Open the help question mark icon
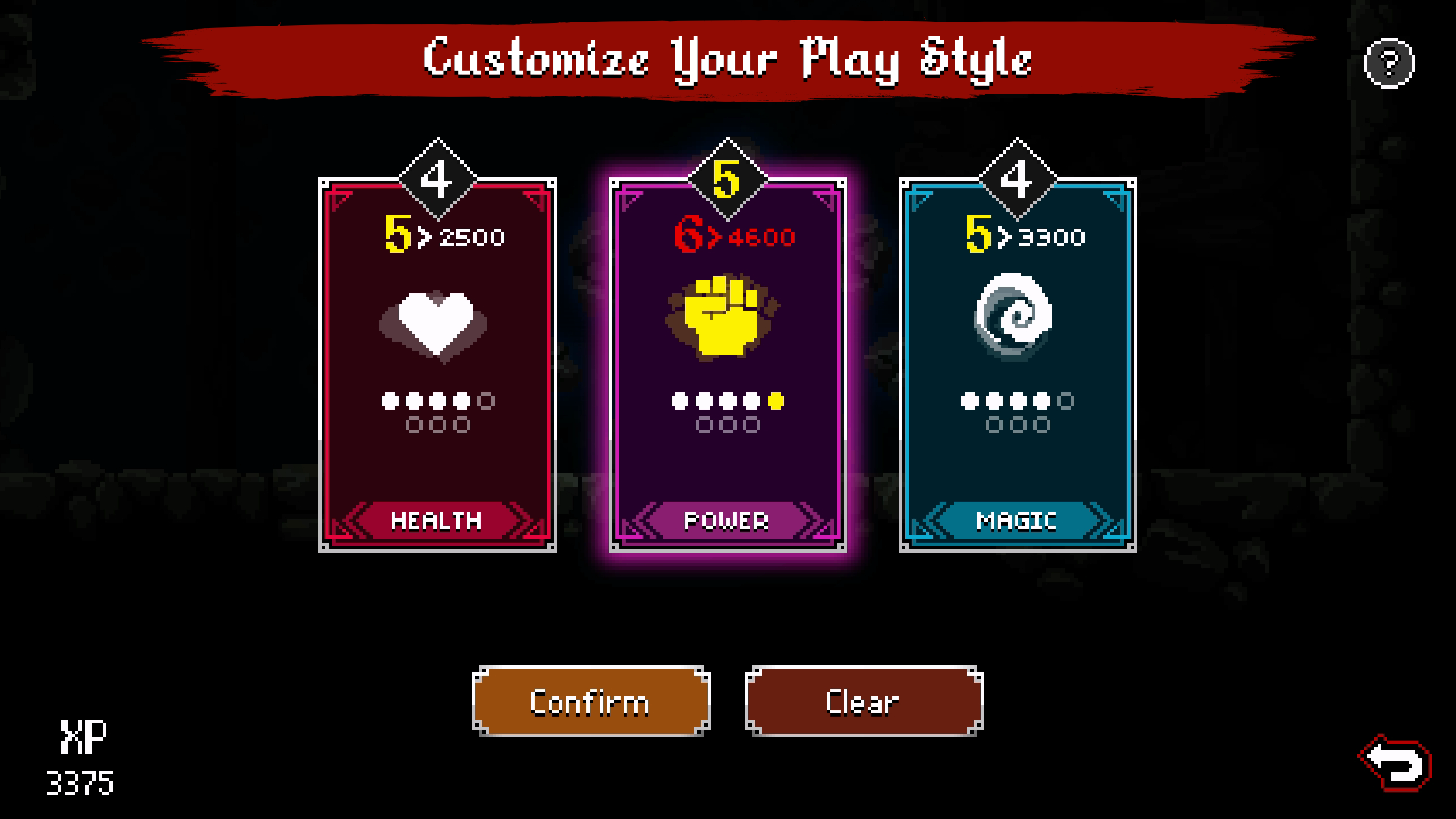Viewport: 1456px width, 819px height. pyautogui.click(x=1388, y=63)
